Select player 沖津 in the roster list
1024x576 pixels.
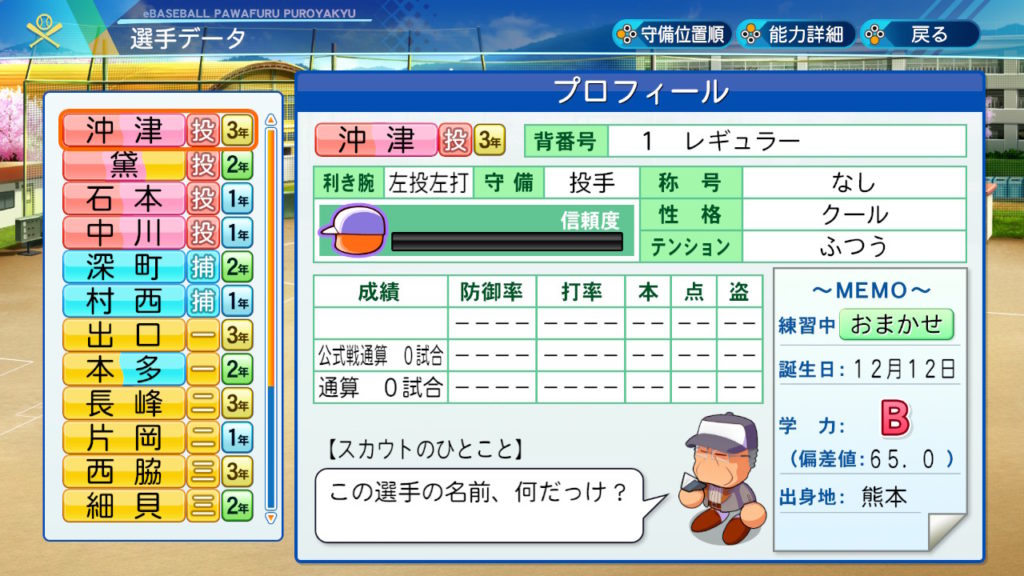point(157,130)
